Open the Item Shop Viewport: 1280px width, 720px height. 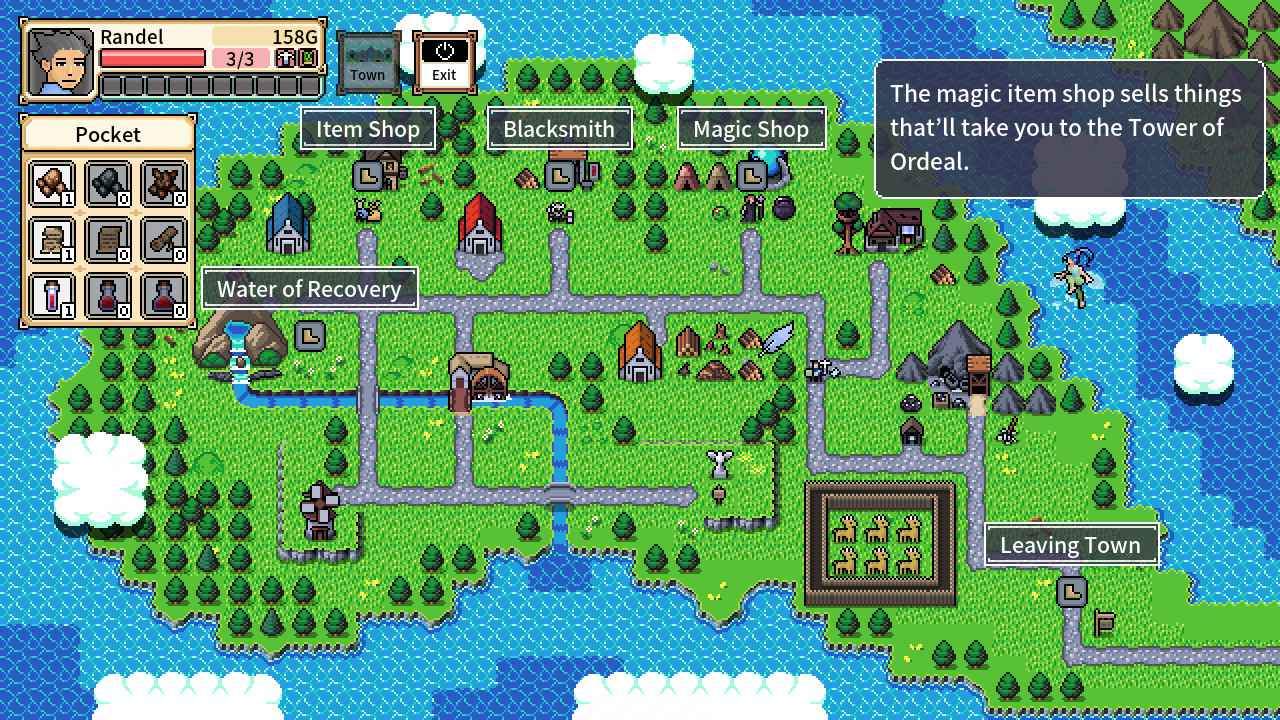tap(367, 128)
